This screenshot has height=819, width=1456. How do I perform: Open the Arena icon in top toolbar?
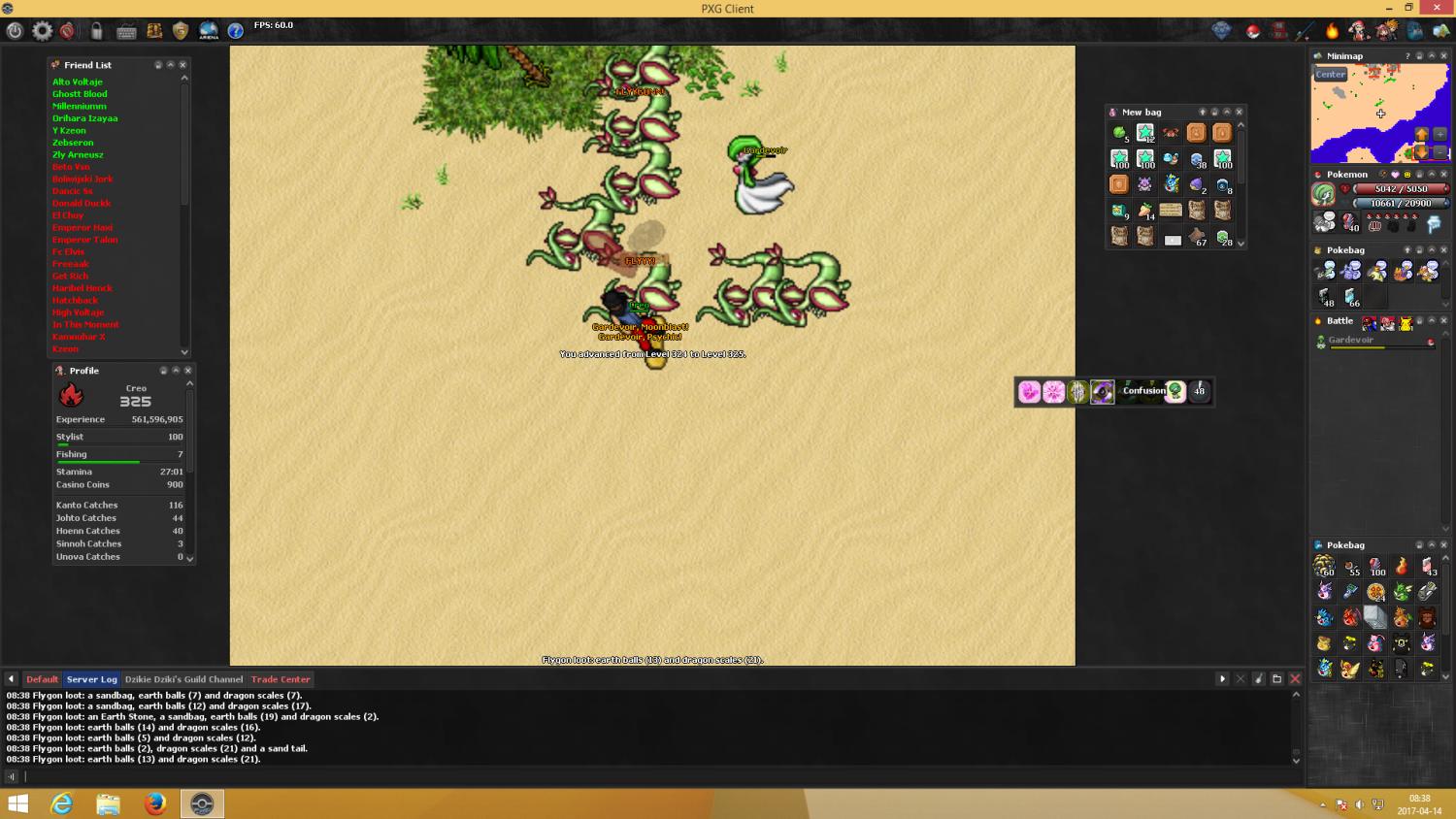click(x=209, y=31)
